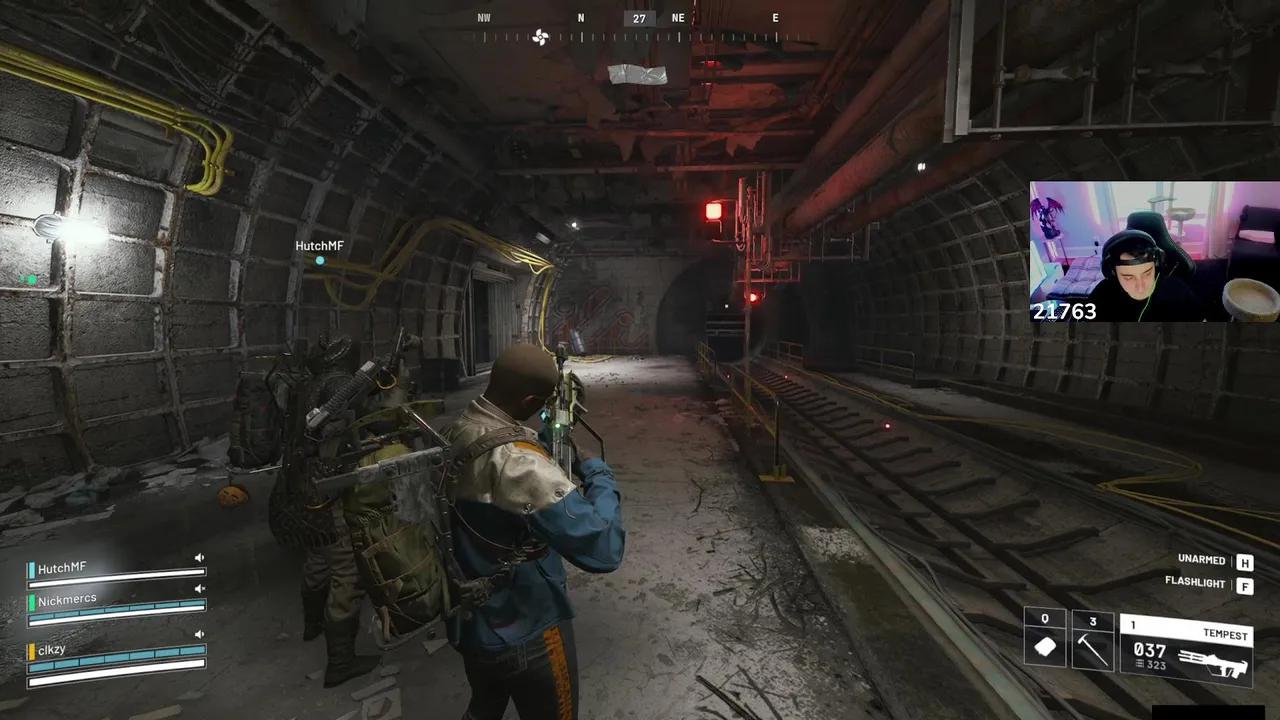Image resolution: width=1280 pixels, height=720 pixels.
Task: Select clkzy in the squad list
Action: (52, 650)
